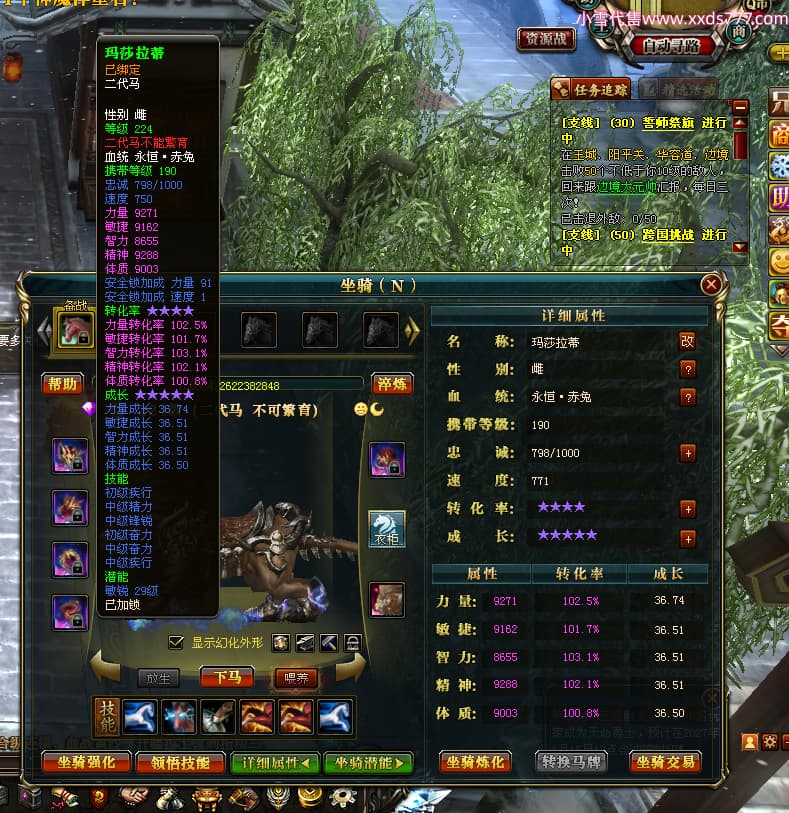Open mount enhancement (坐骑强化)
This screenshot has width=789, height=813.
tap(86, 762)
